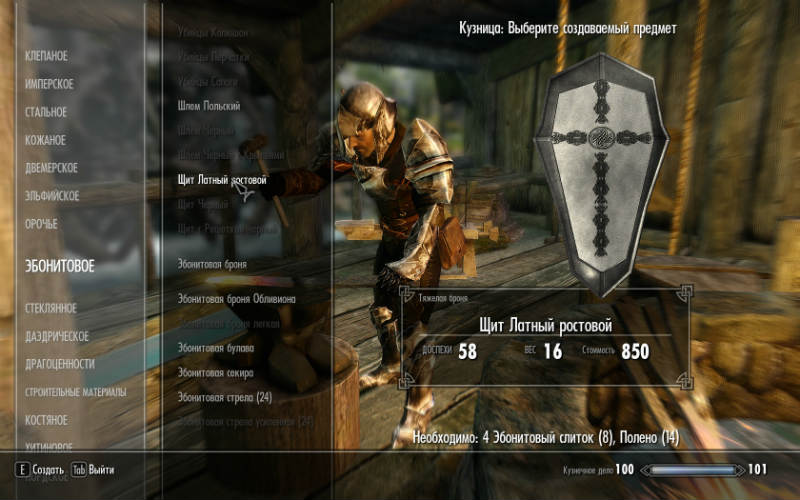
Task: Select Щит Латный ростовой in the list
Action: (222, 180)
